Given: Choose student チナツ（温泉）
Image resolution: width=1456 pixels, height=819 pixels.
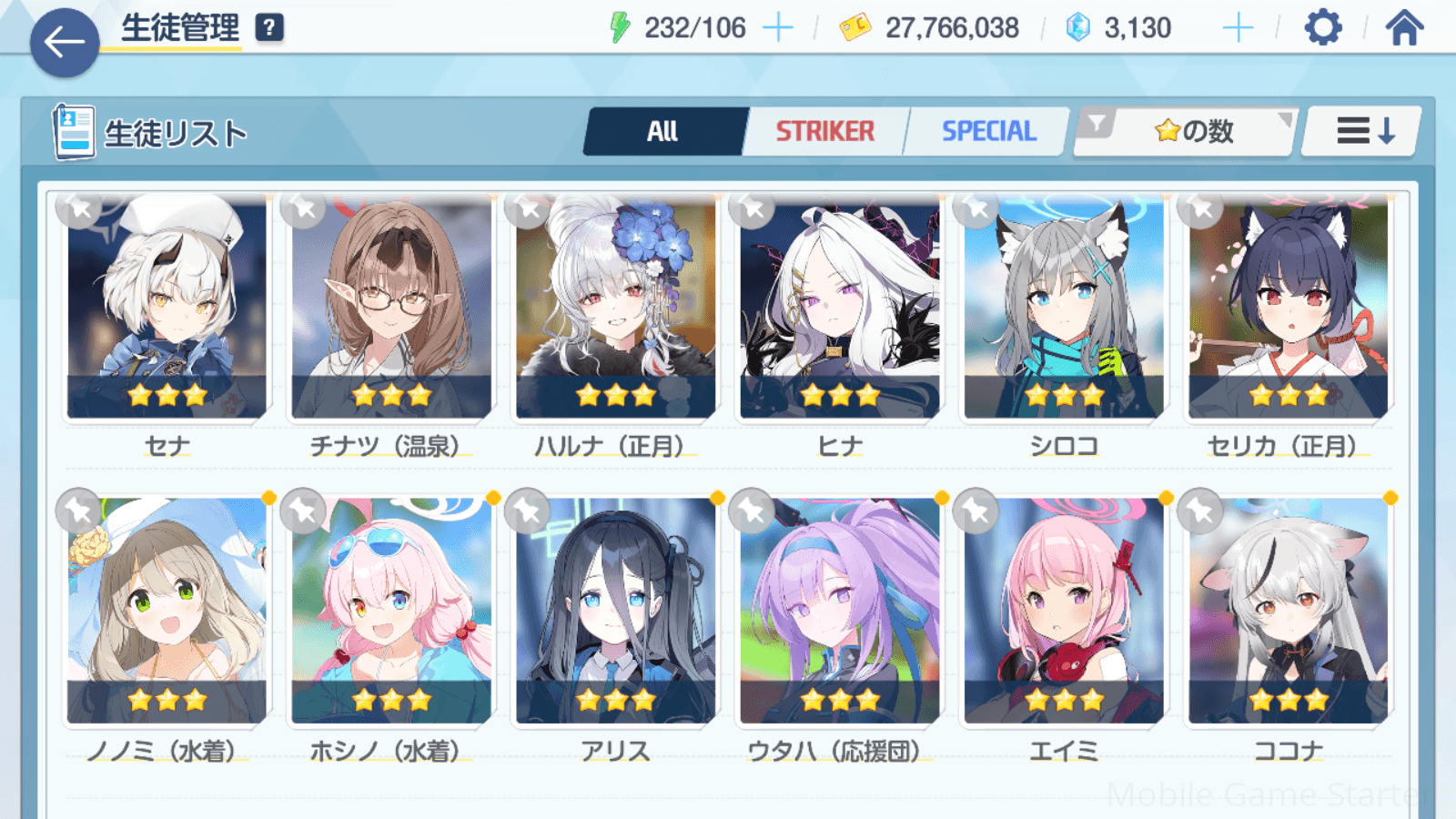Looking at the screenshot, I should coord(391,309).
